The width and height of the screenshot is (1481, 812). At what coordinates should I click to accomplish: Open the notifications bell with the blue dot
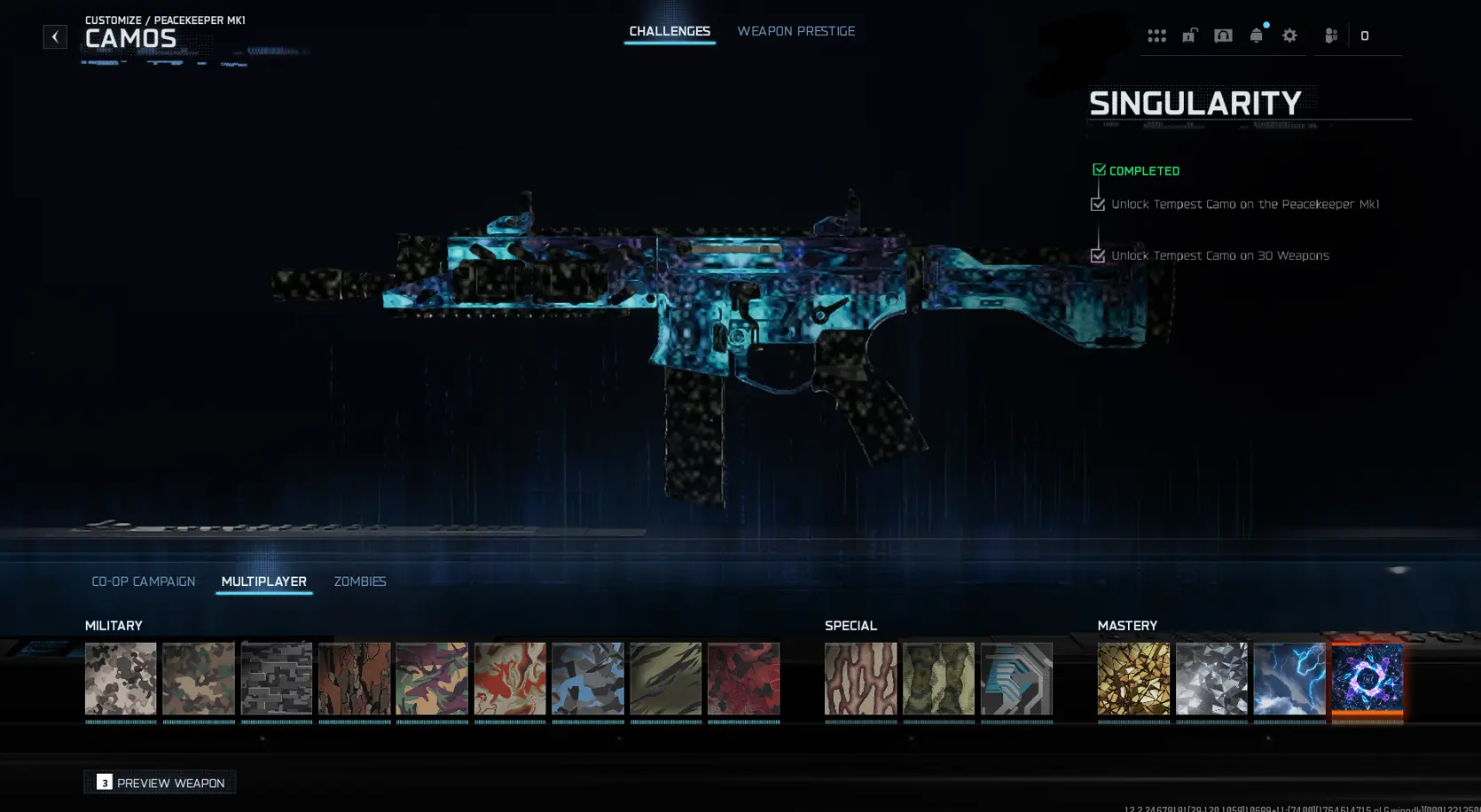1257,35
